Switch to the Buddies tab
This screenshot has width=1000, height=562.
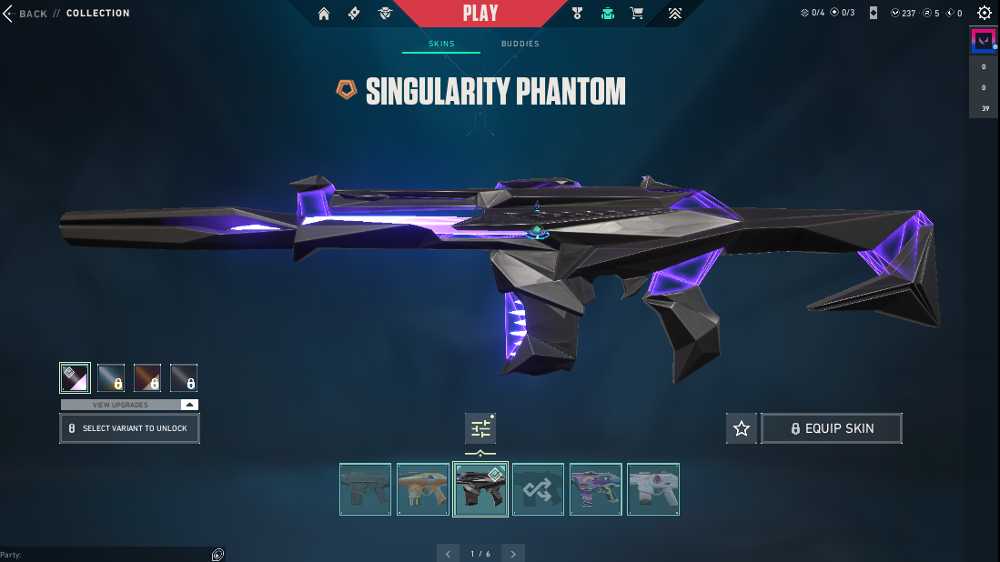[x=519, y=44]
